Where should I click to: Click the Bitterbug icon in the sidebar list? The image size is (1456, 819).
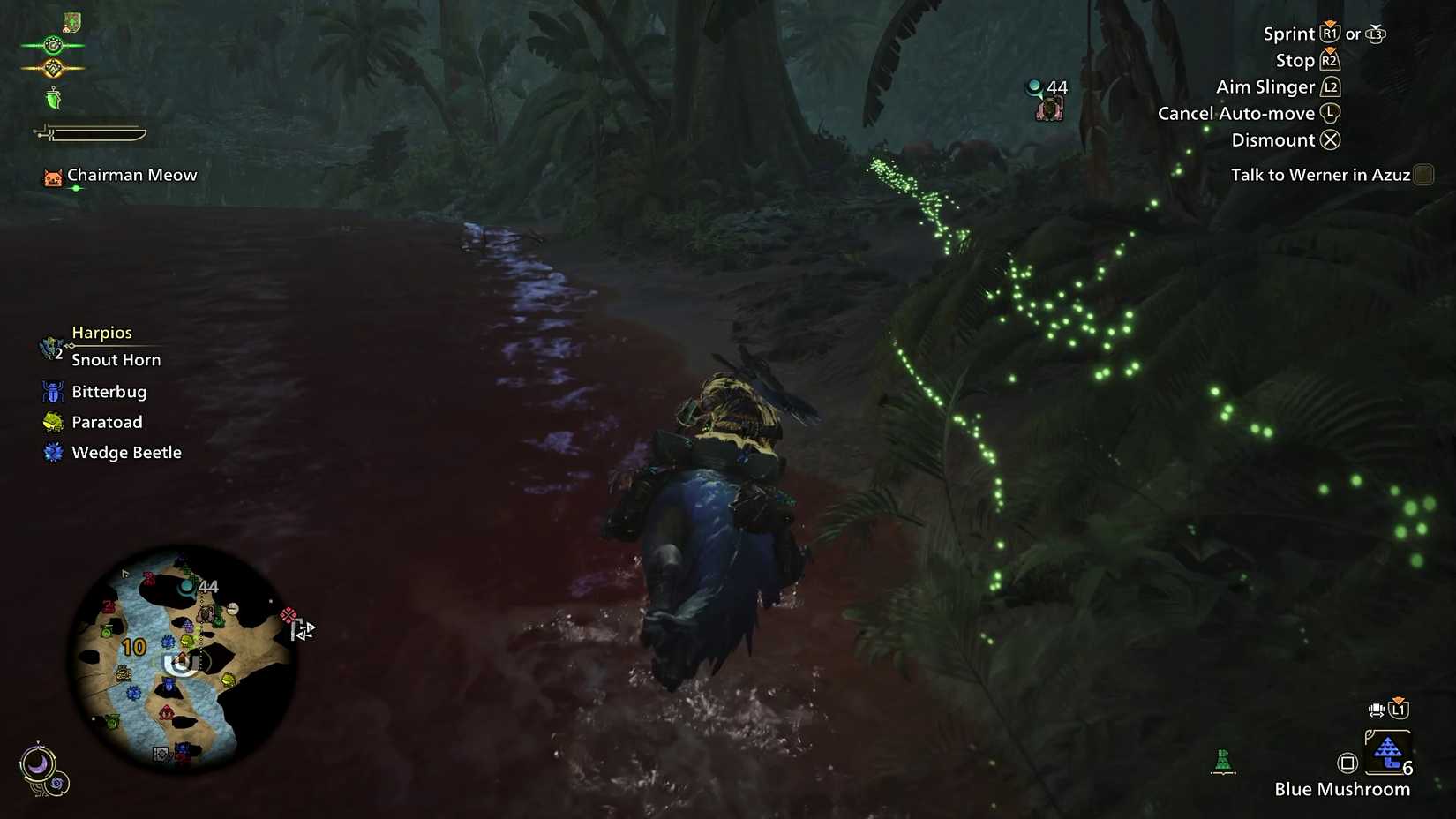coord(53,391)
